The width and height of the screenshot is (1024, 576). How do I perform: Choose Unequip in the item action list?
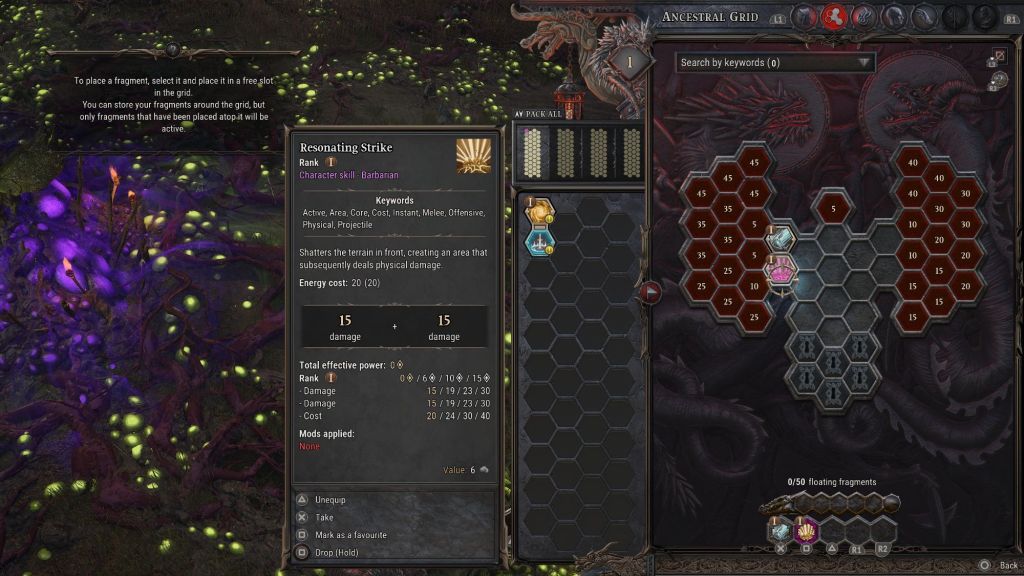point(330,499)
